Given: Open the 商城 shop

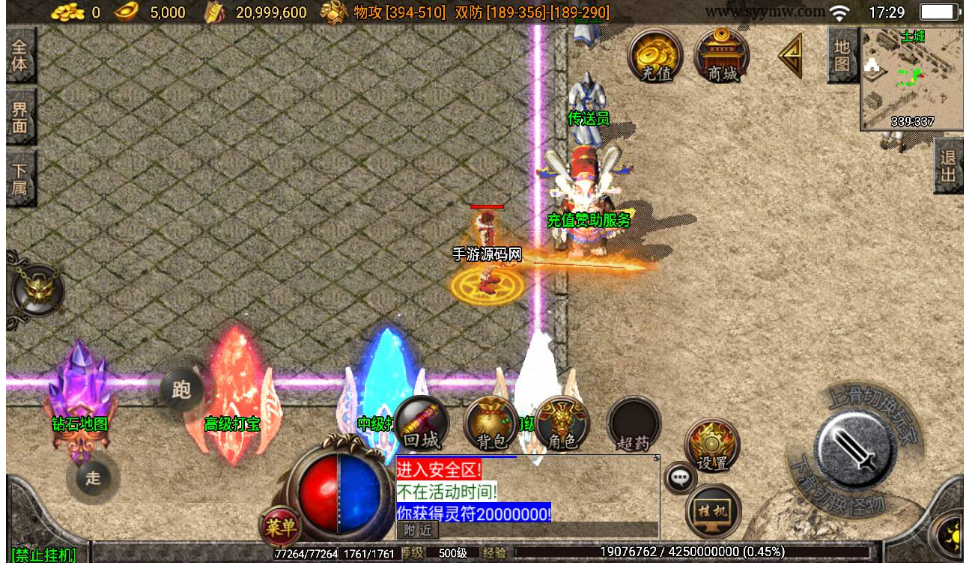Looking at the screenshot, I should [x=721, y=55].
